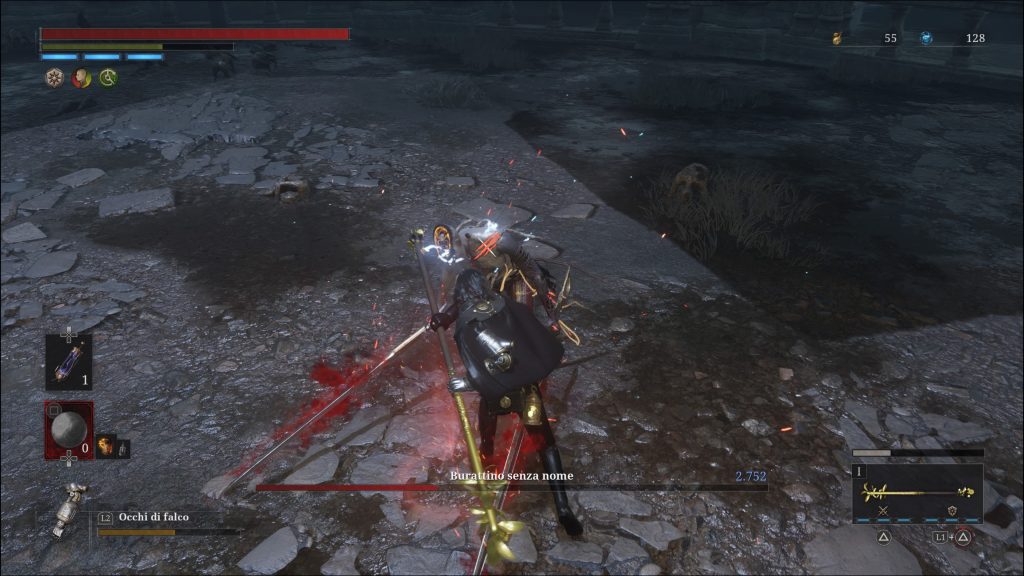Select the purple lamp item slot
The width and height of the screenshot is (1024, 576).
[68, 362]
